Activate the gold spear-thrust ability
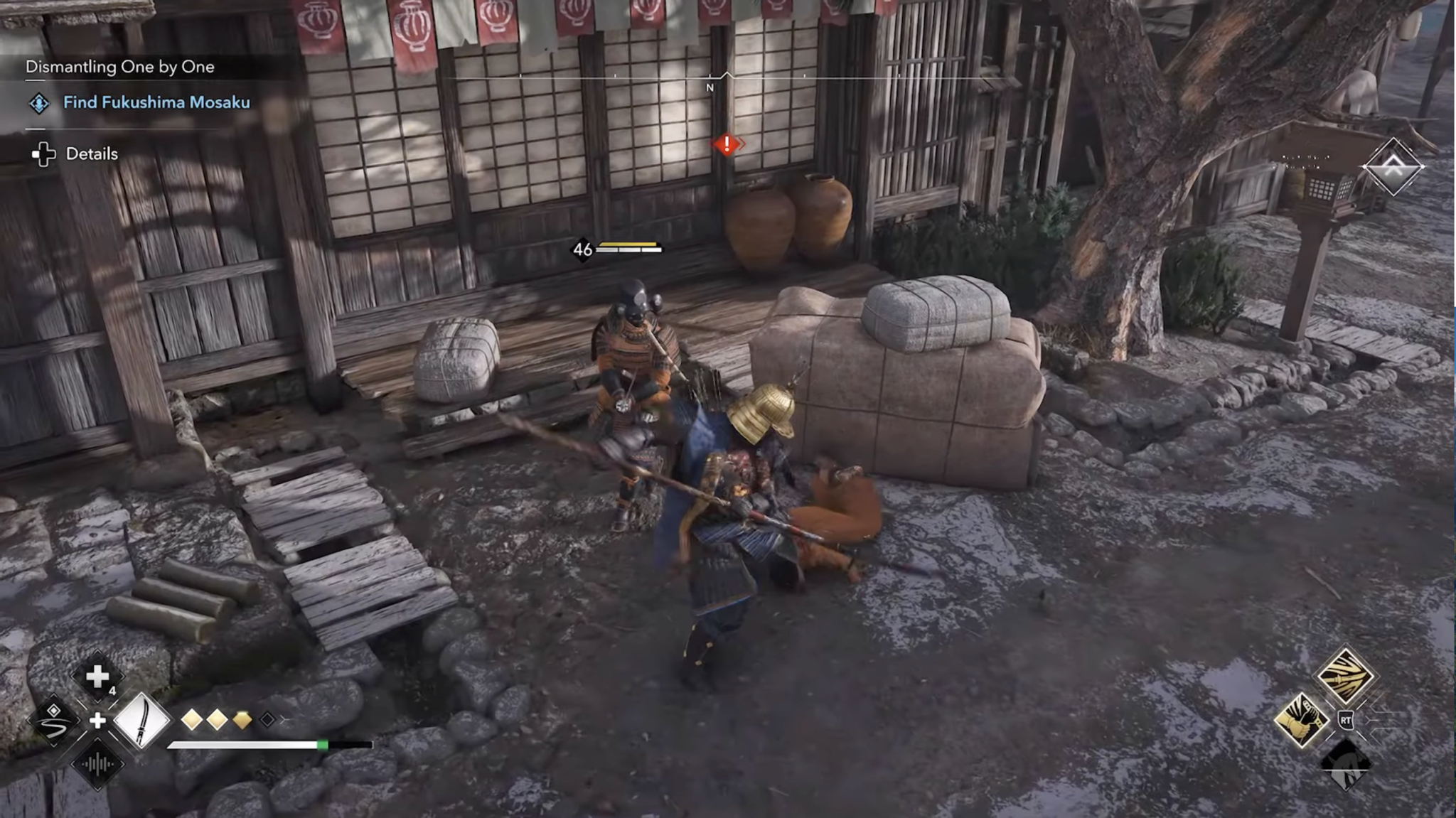 [1344, 675]
